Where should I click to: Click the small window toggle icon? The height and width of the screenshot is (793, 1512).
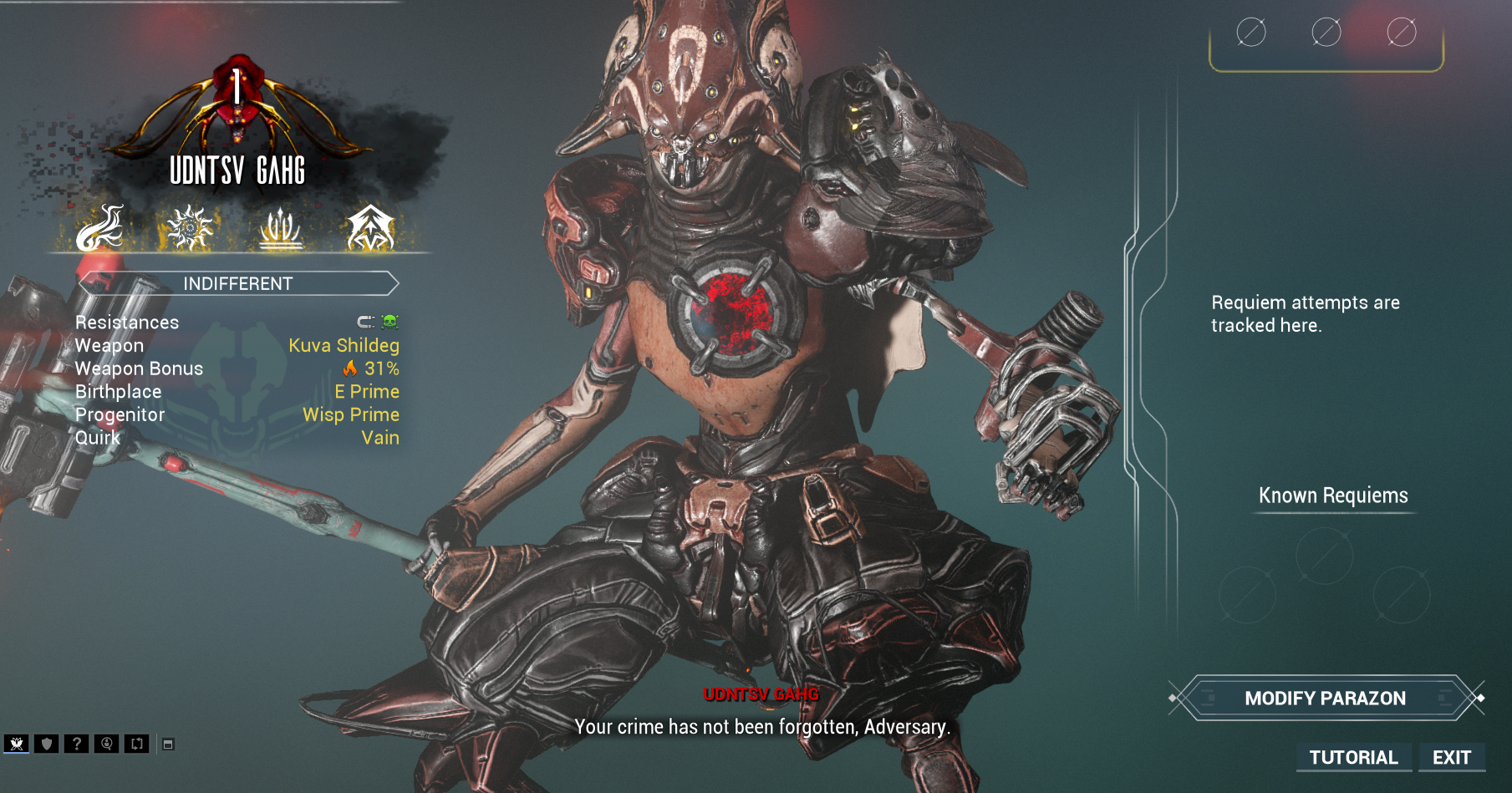(168, 744)
